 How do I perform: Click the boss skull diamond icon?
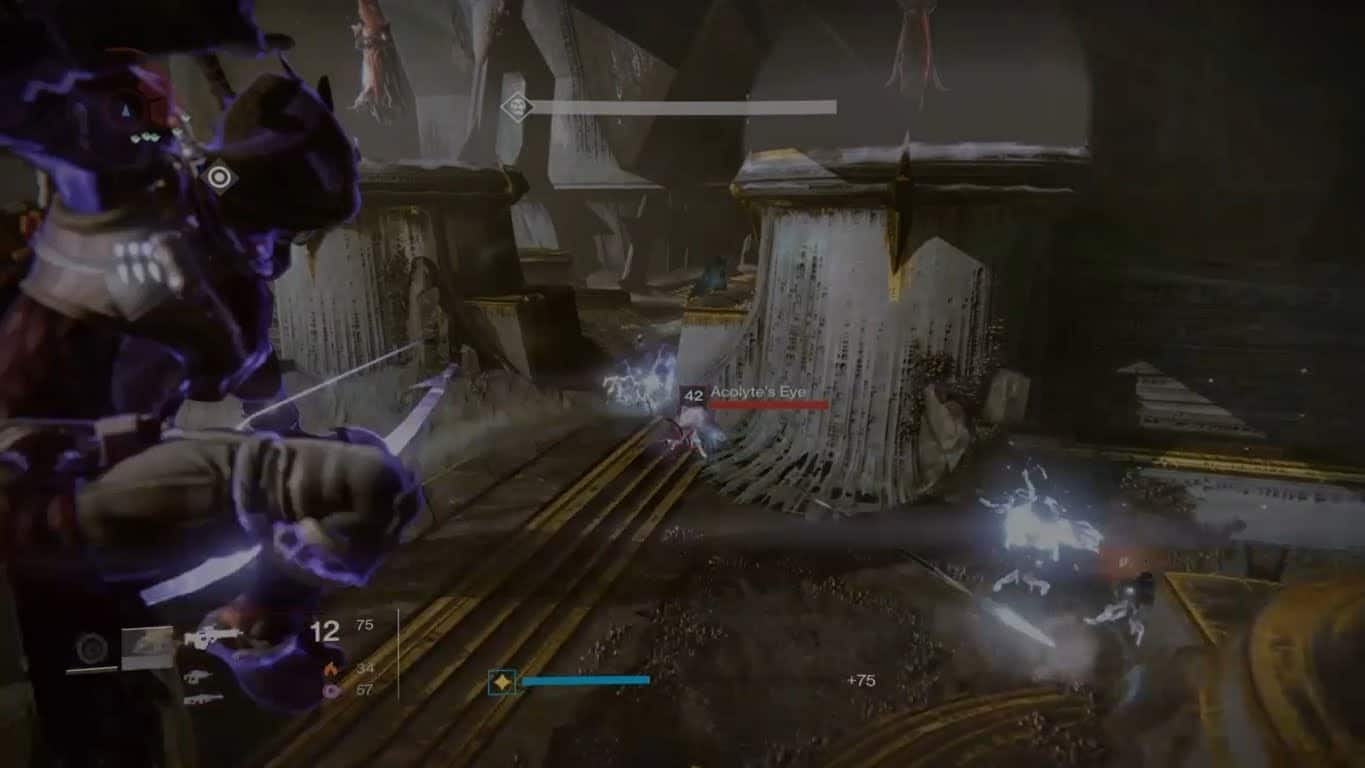point(516,106)
